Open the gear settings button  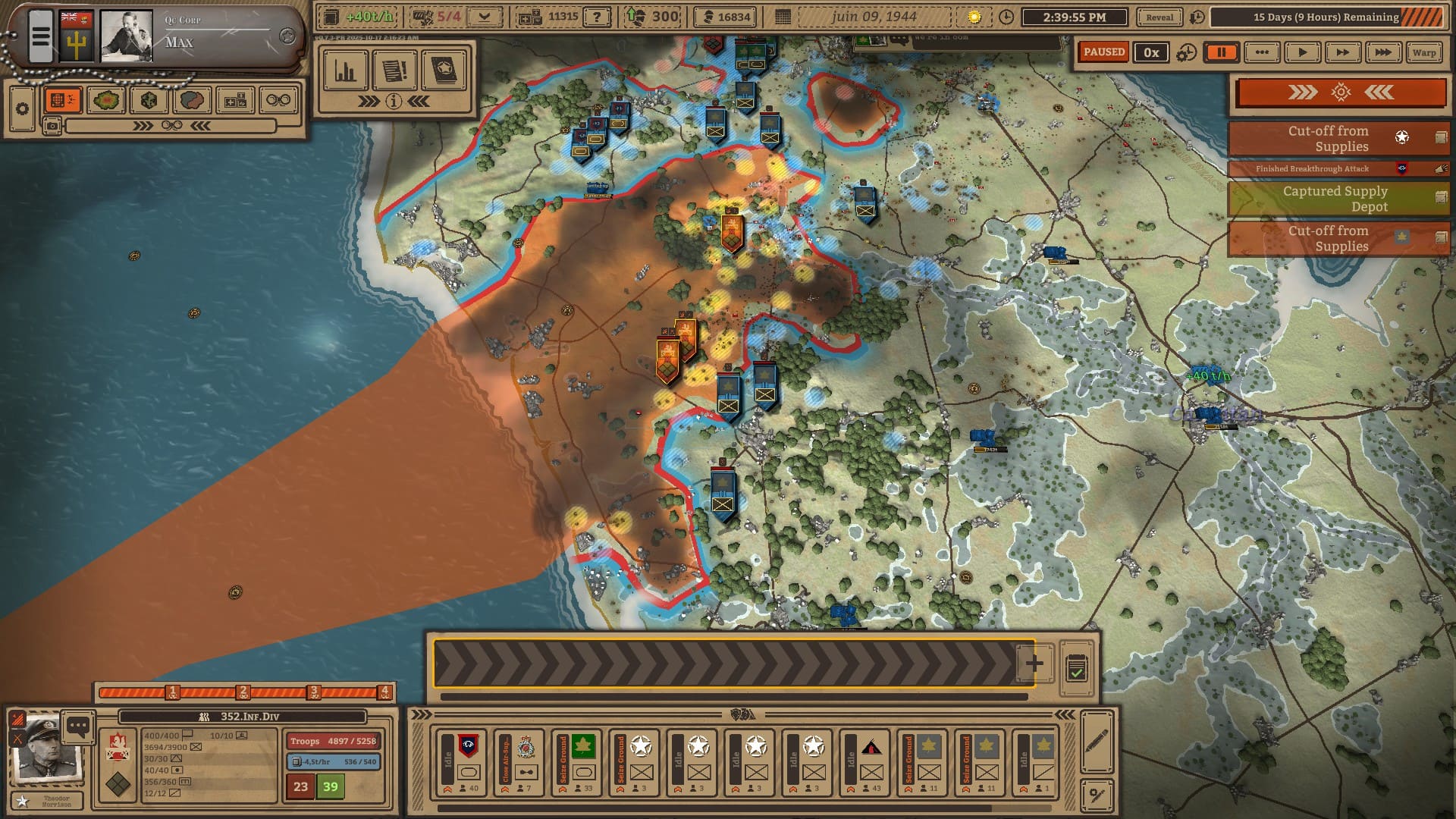(22, 109)
